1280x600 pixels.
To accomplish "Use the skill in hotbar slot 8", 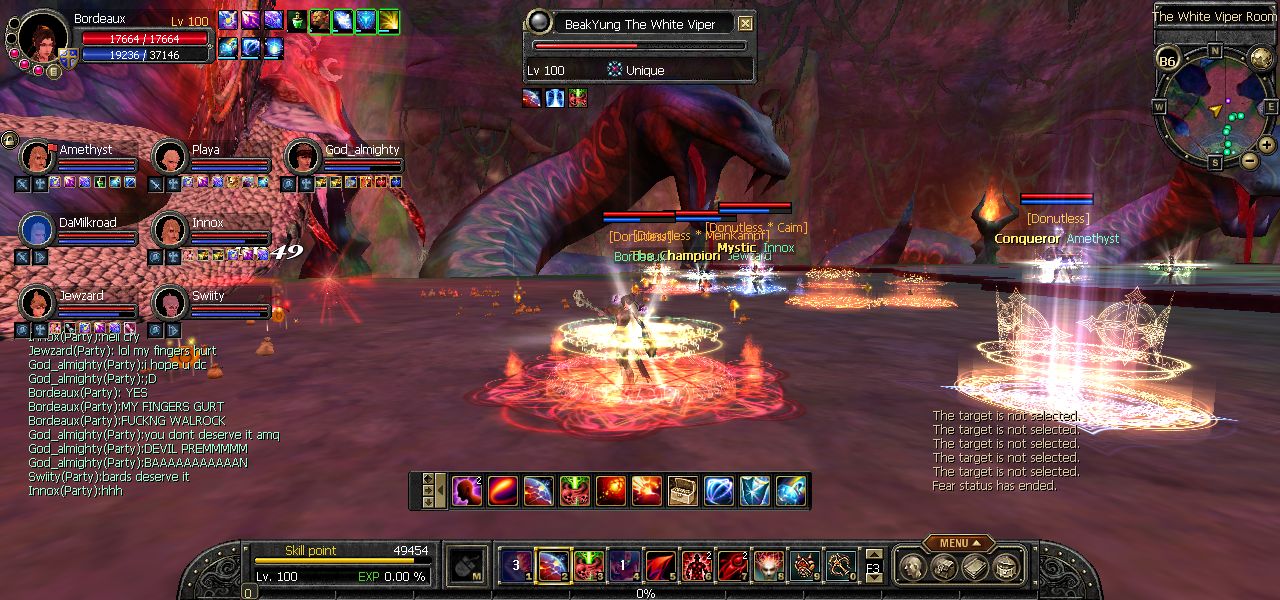I will tap(769, 567).
